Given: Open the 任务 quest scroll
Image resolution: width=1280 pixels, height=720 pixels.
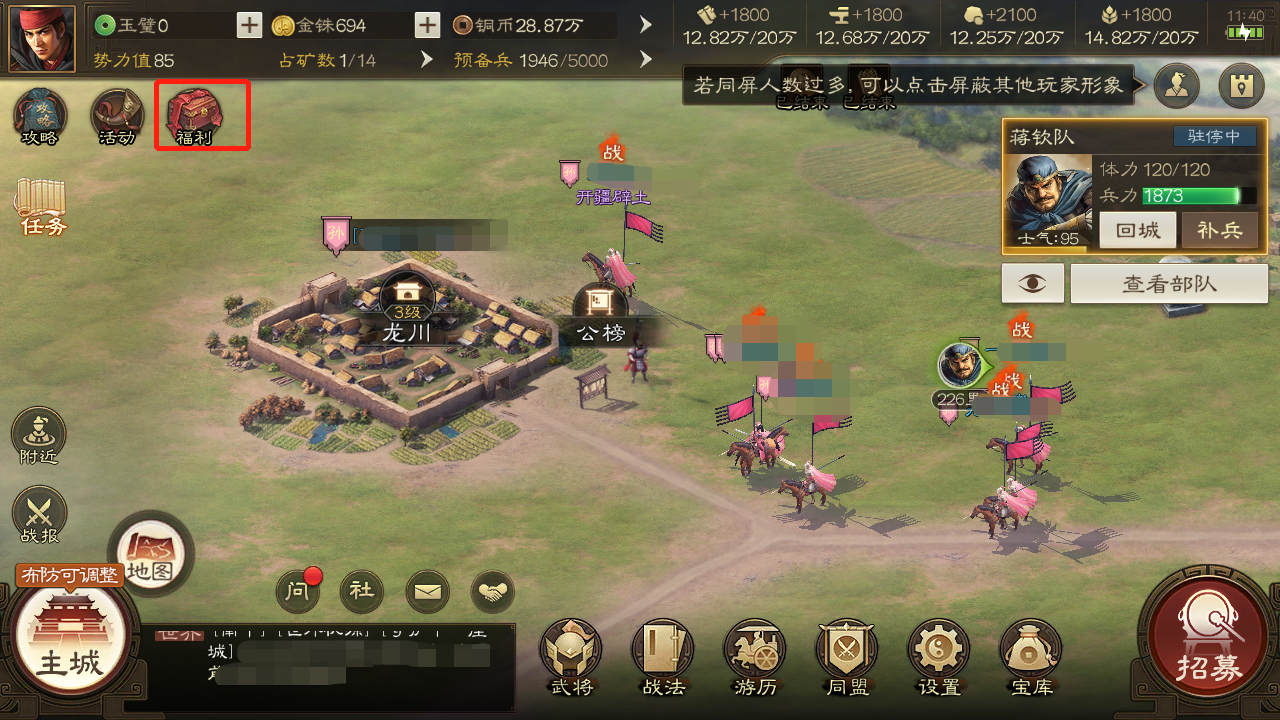Looking at the screenshot, I should coord(41,207).
